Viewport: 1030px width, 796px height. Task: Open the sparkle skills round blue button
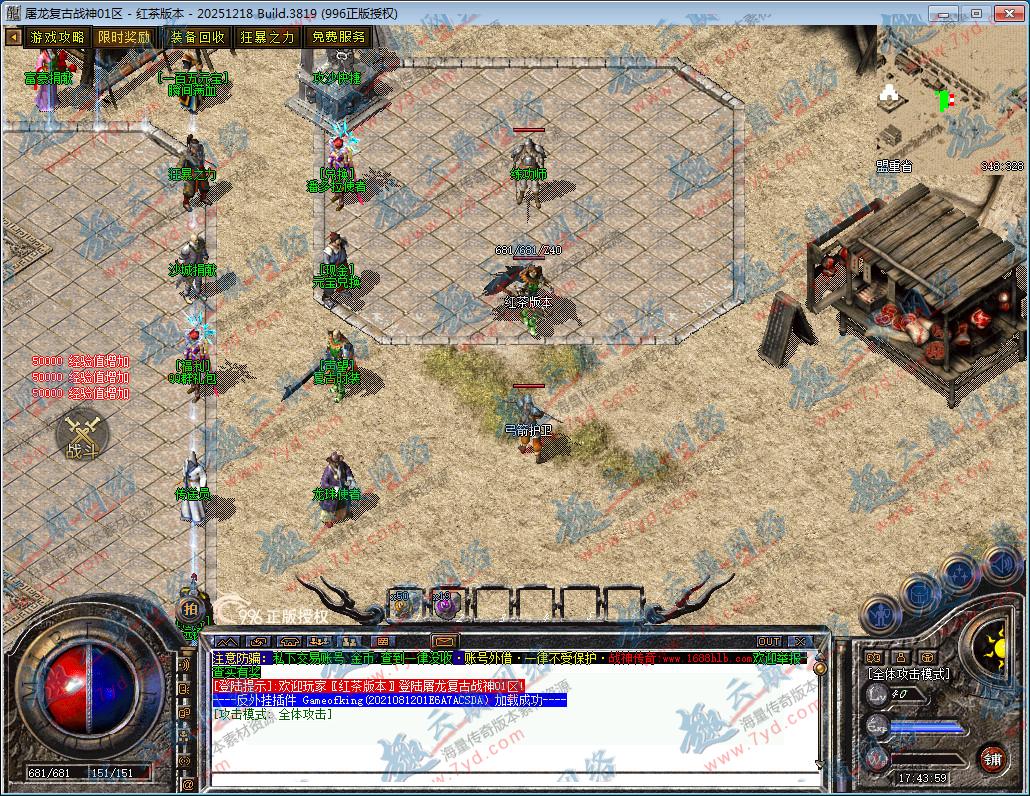pos(960,574)
